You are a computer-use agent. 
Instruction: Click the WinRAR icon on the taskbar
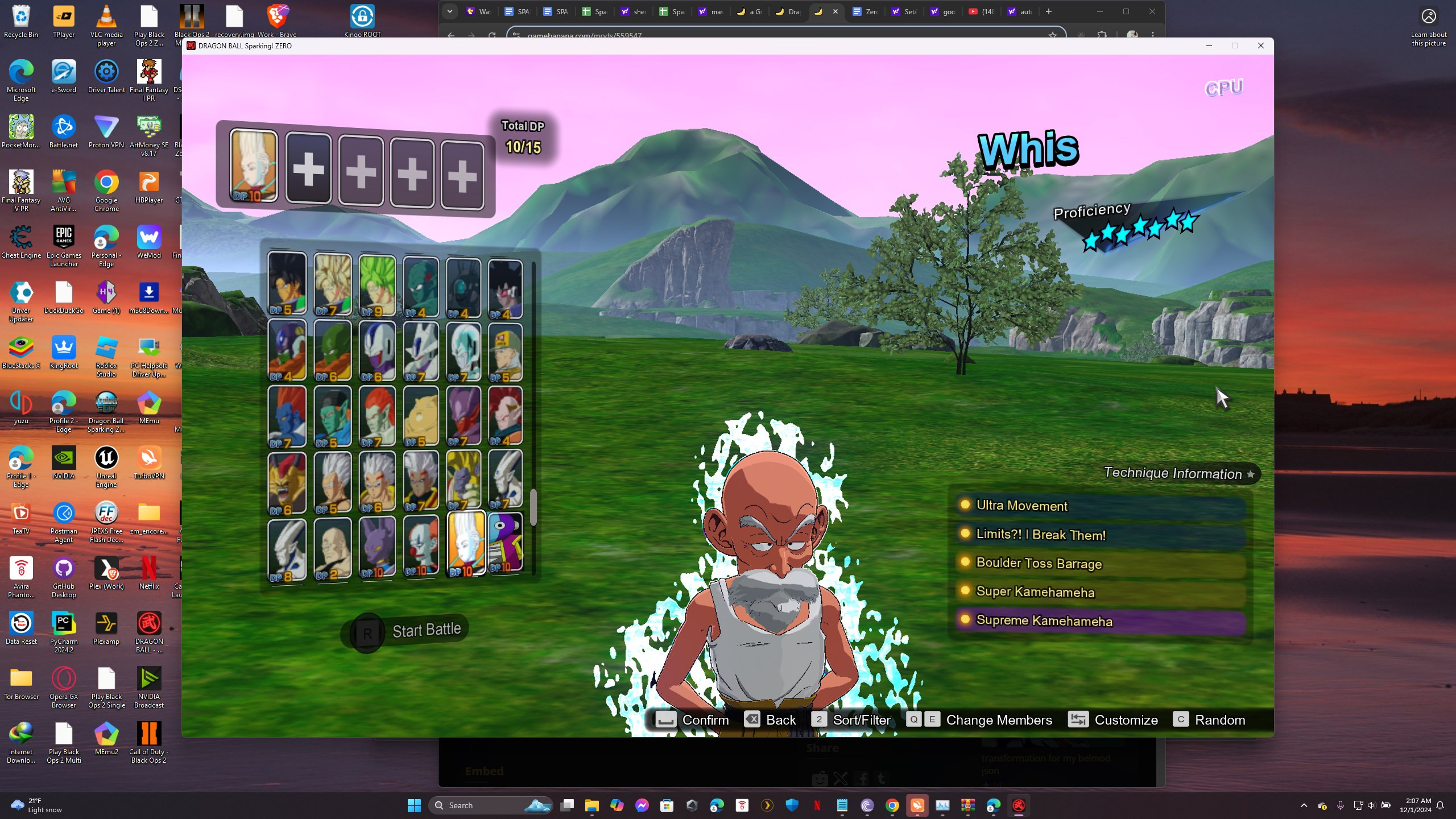(x=969, y=805)
